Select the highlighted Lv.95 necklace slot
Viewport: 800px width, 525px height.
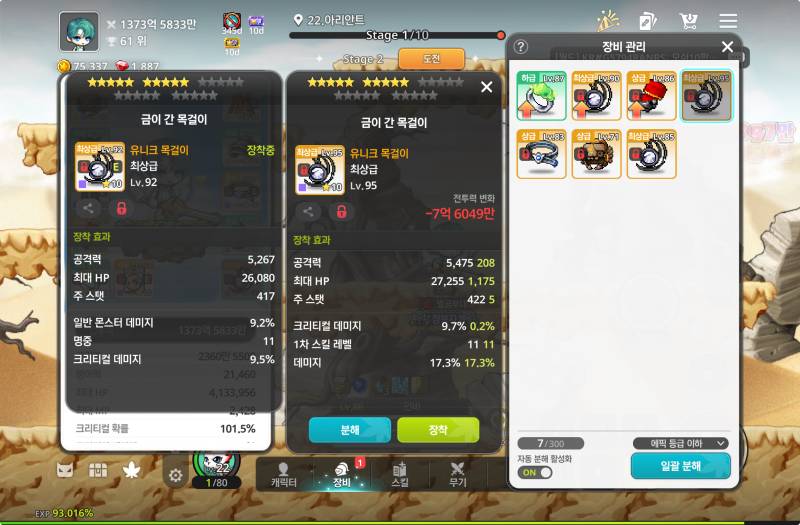pyautogui.click(x=706, y=96)
